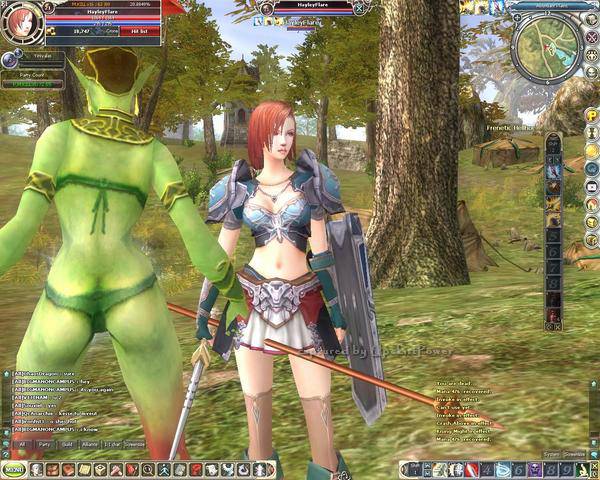This screenshot has width=600, height=480.
Task: Show the Alliance chat tab
Action: [92, 443]
